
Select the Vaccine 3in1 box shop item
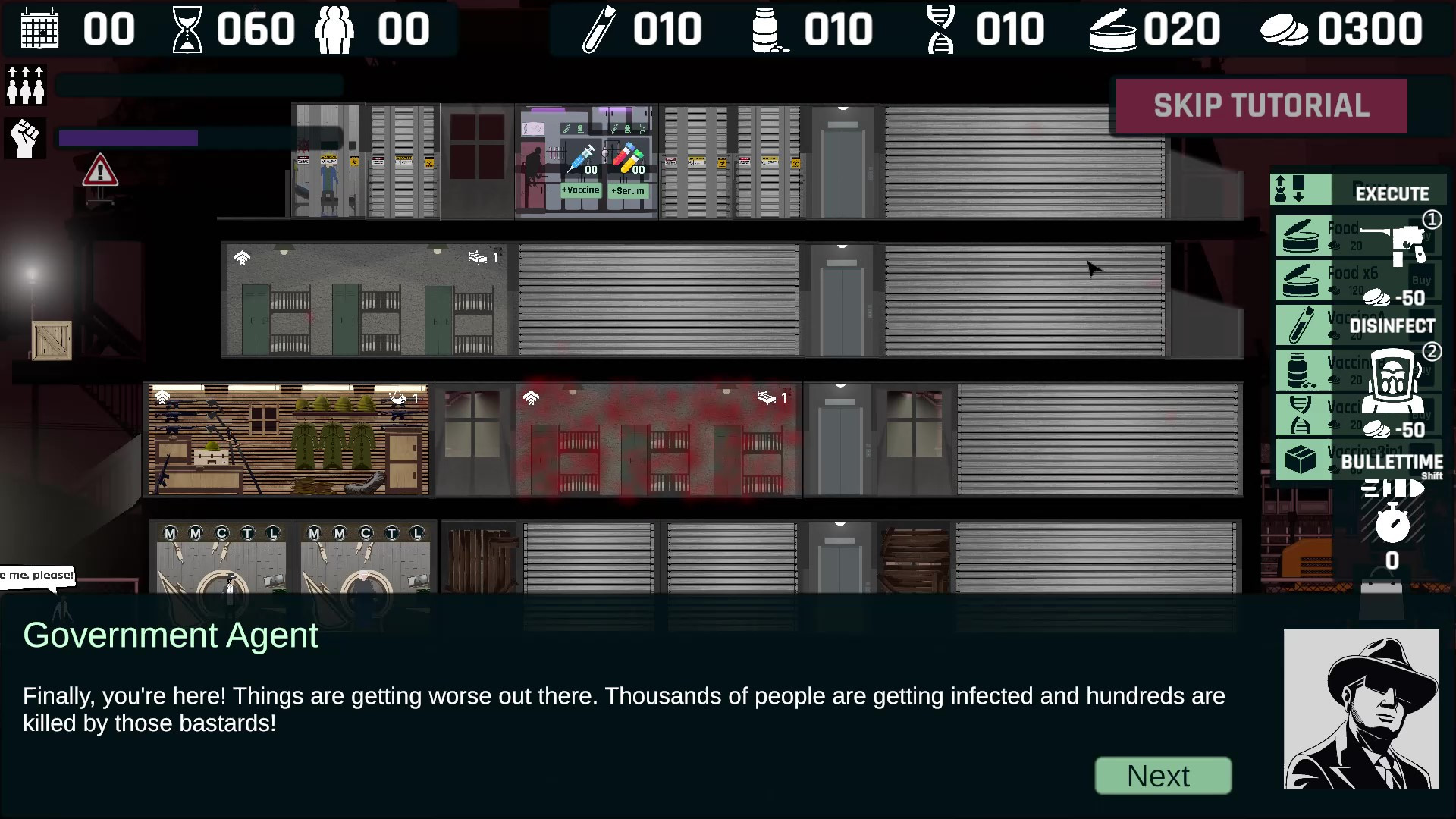coord(1301,459)
